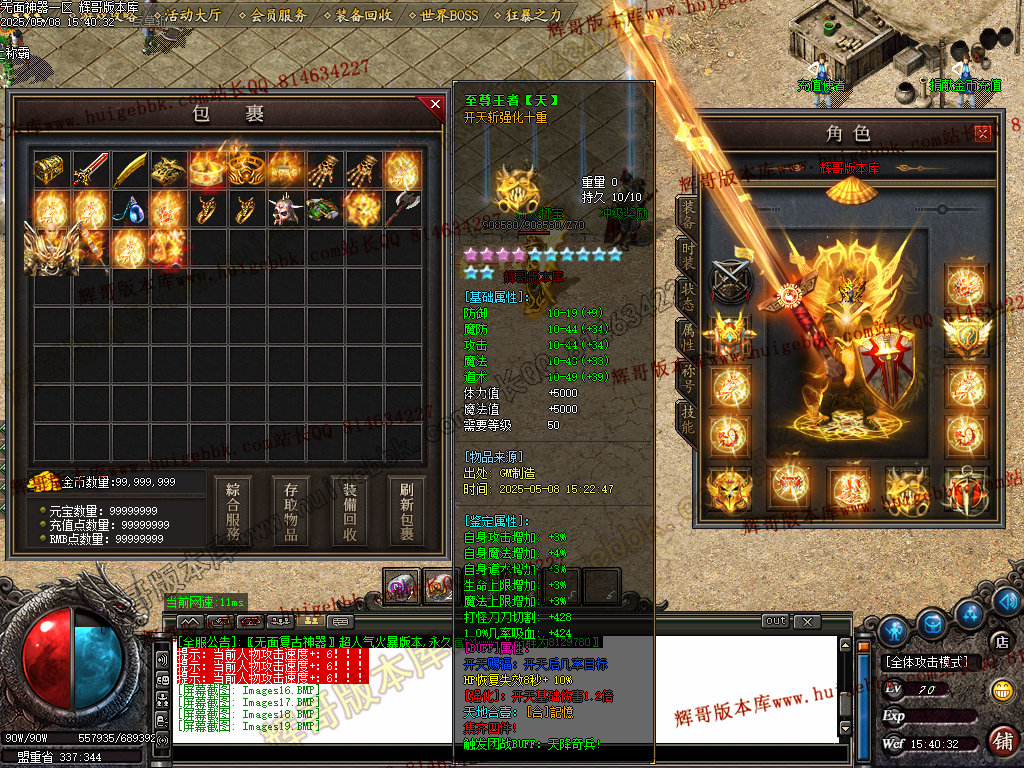
Task: Open 綜合服務 in the bag window
Action: click(x=233, y=511)
